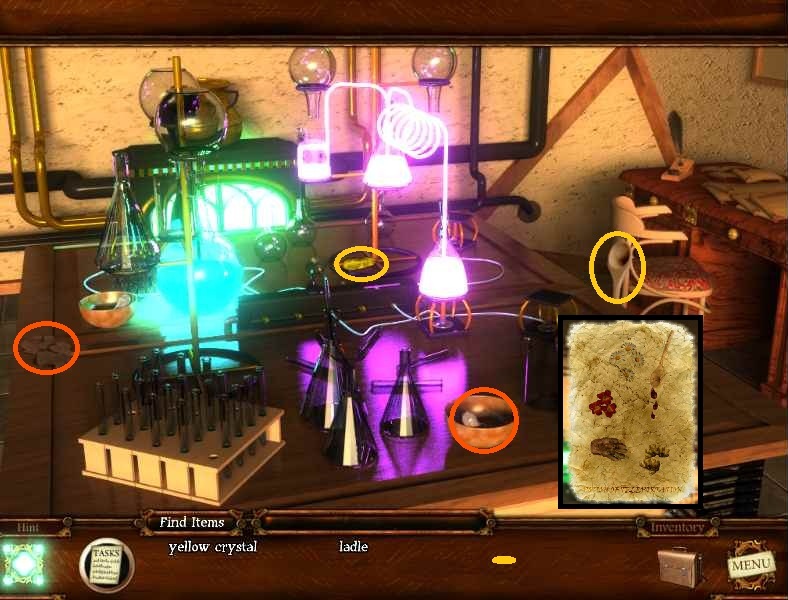Image resolution: width=788 pixels, height=600 pixels.
Task: Open the briefcase inventory
Action: [x=682, y=565]
